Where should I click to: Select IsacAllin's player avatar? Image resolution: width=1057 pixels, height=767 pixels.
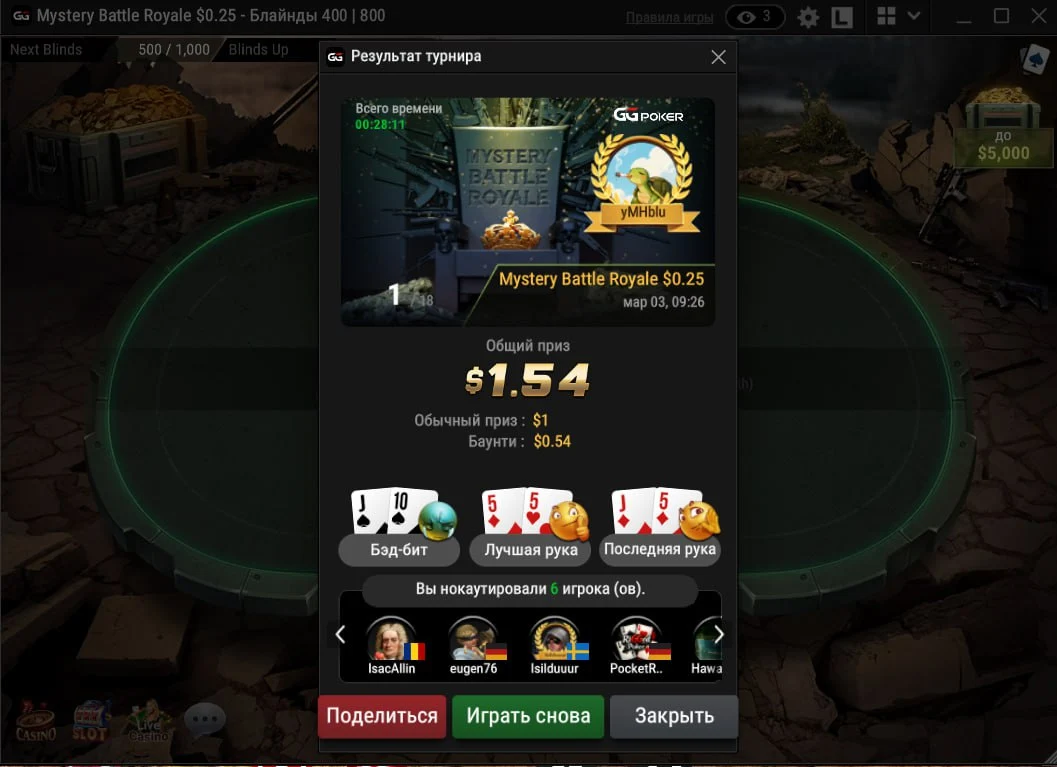point(391,638)
